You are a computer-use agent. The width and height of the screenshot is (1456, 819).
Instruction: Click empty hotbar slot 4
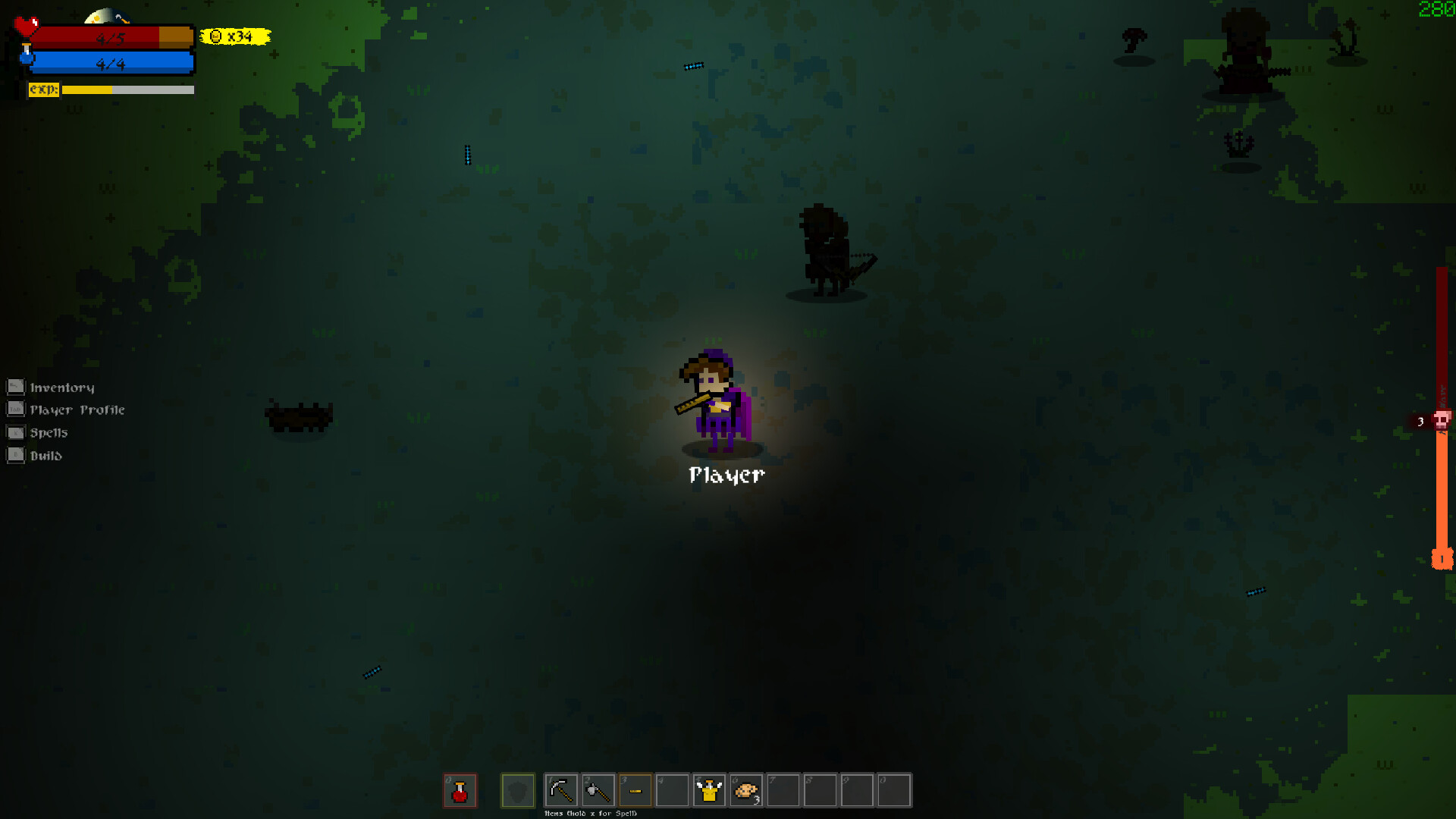[672, 790]
